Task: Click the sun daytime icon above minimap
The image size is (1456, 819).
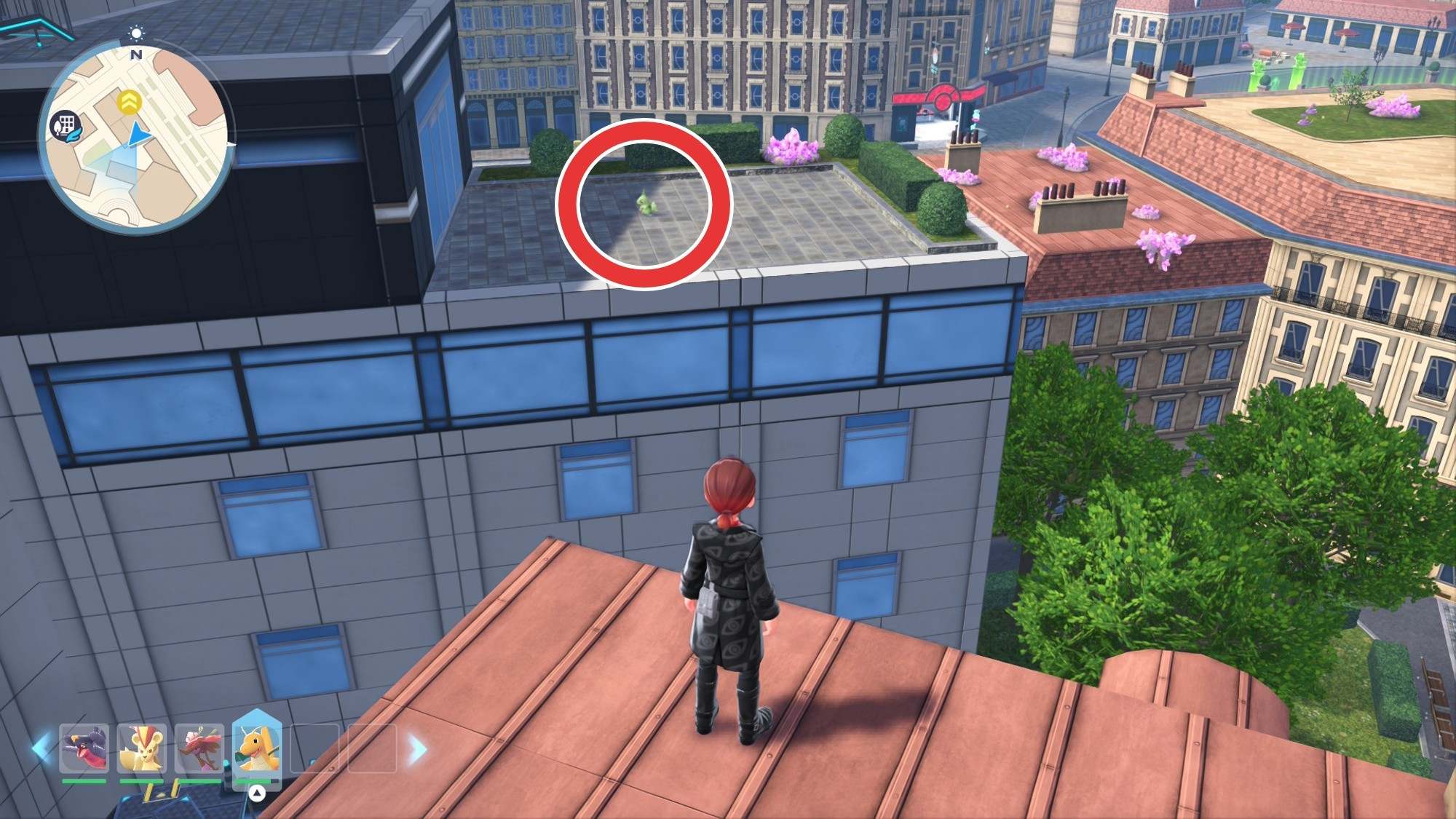Action: [136, 33]
